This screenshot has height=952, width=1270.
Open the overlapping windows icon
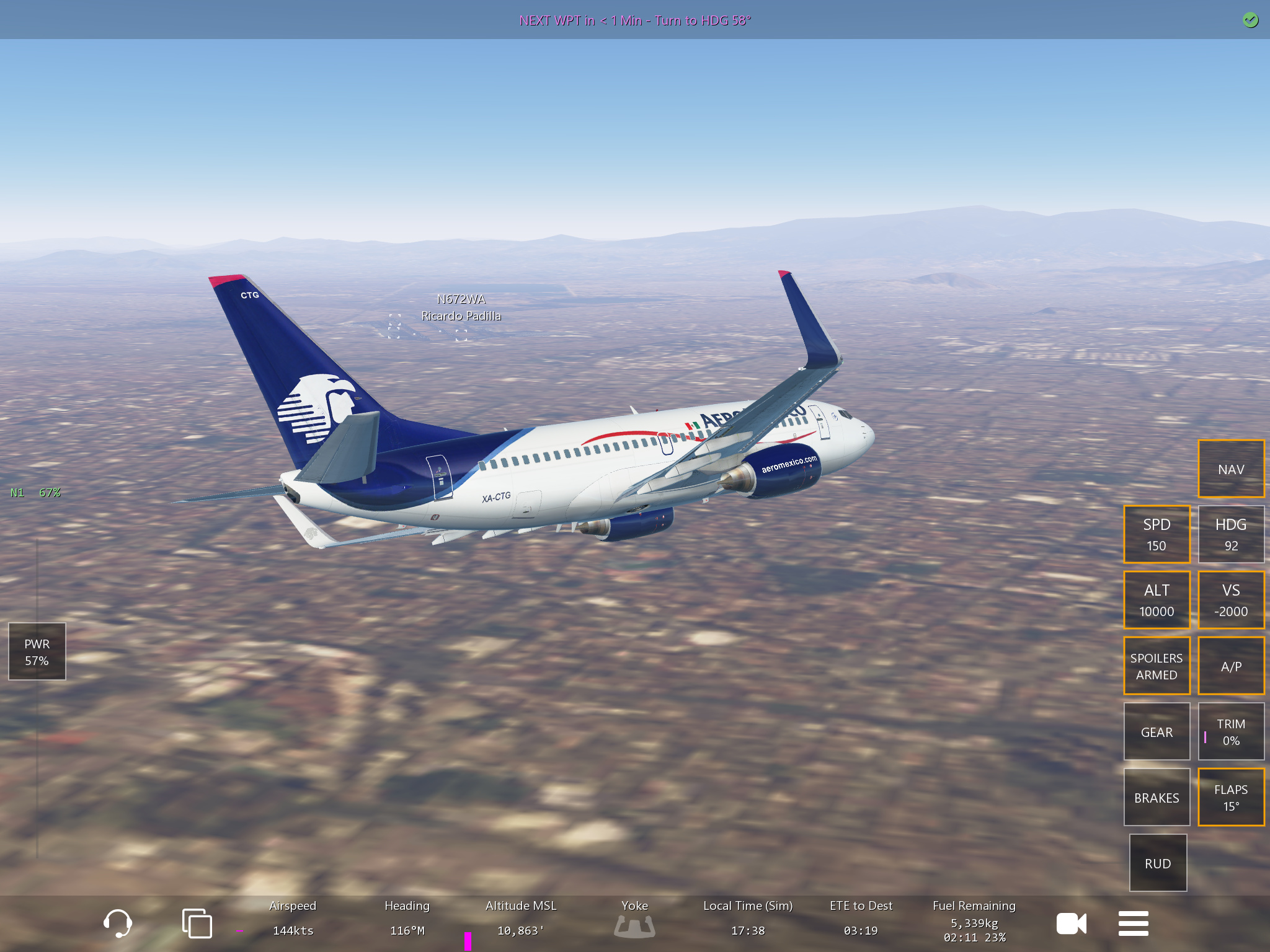197,923
